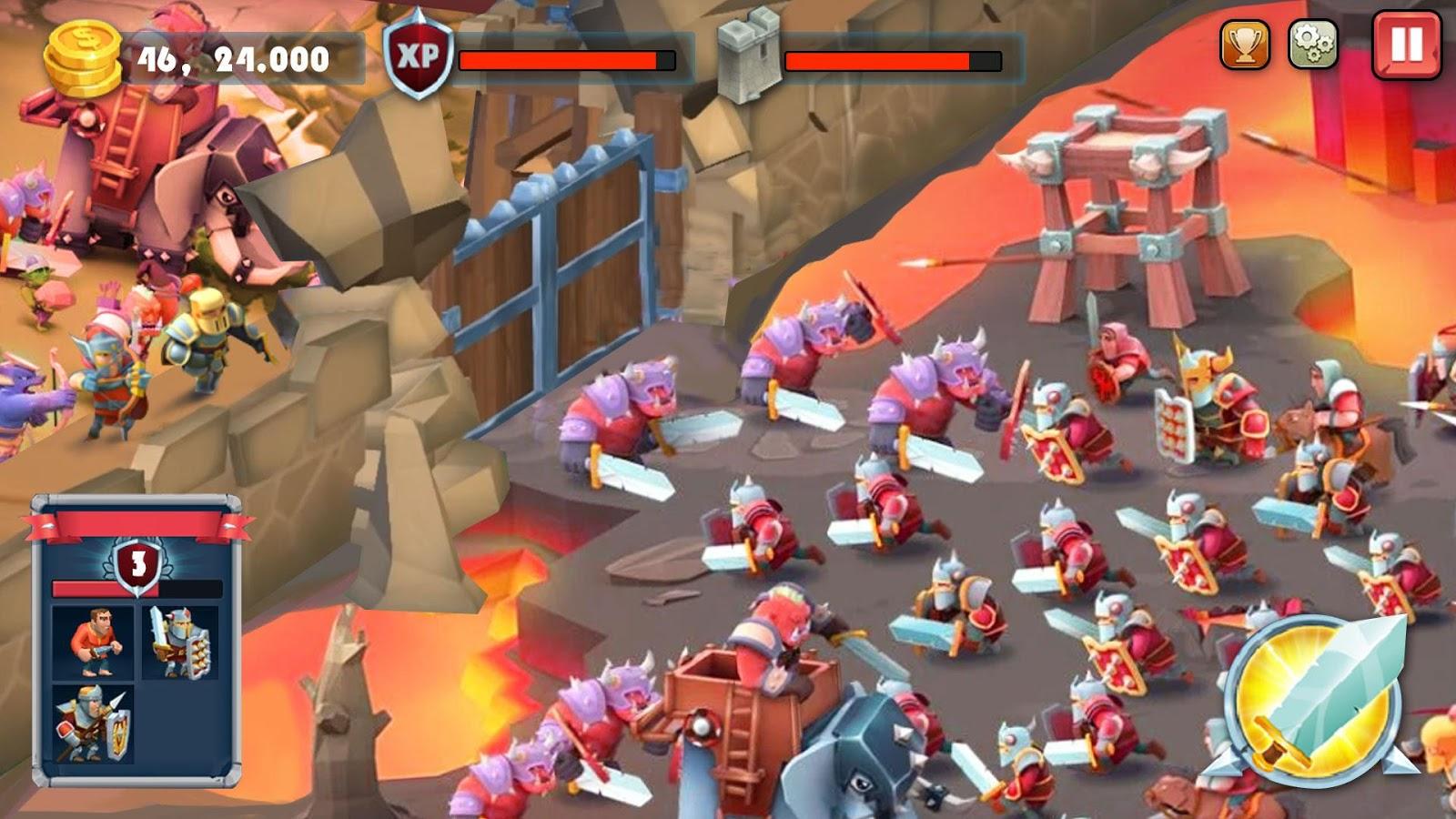The image size is (1456, 819).
Task: Pause the game with the red button
Action: tap(1406, 45)
